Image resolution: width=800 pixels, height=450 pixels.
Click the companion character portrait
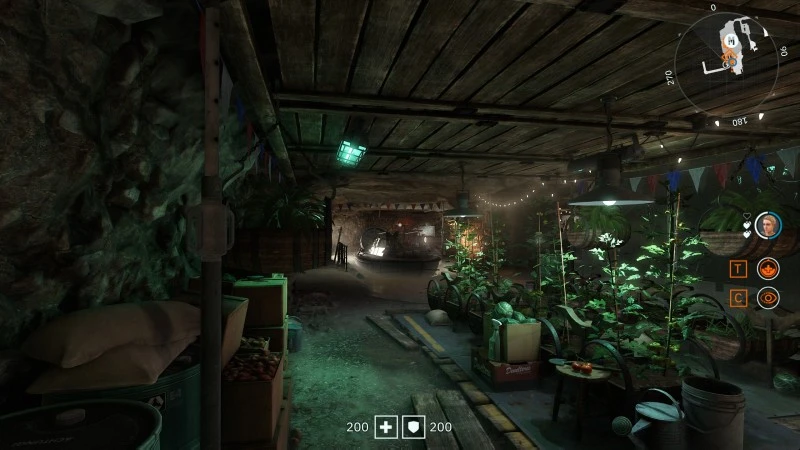point(768,224)
